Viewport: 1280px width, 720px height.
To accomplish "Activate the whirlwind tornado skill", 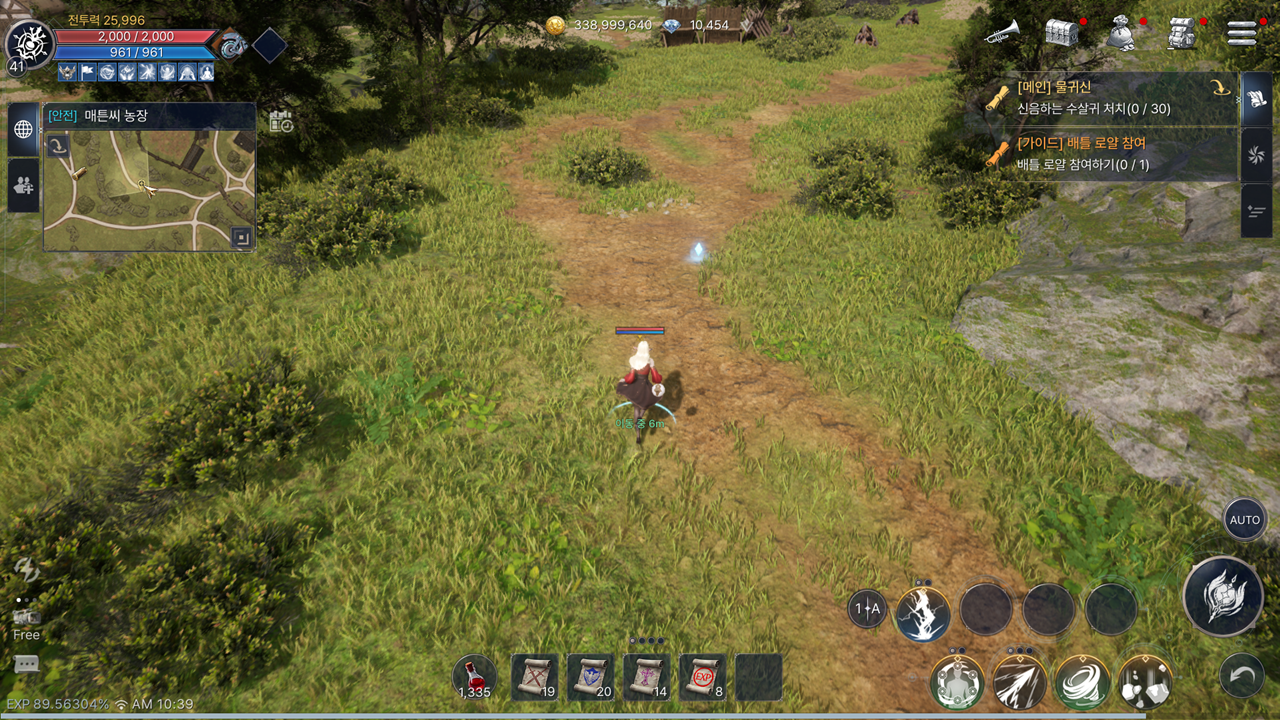I will [x=1082, y=683].
